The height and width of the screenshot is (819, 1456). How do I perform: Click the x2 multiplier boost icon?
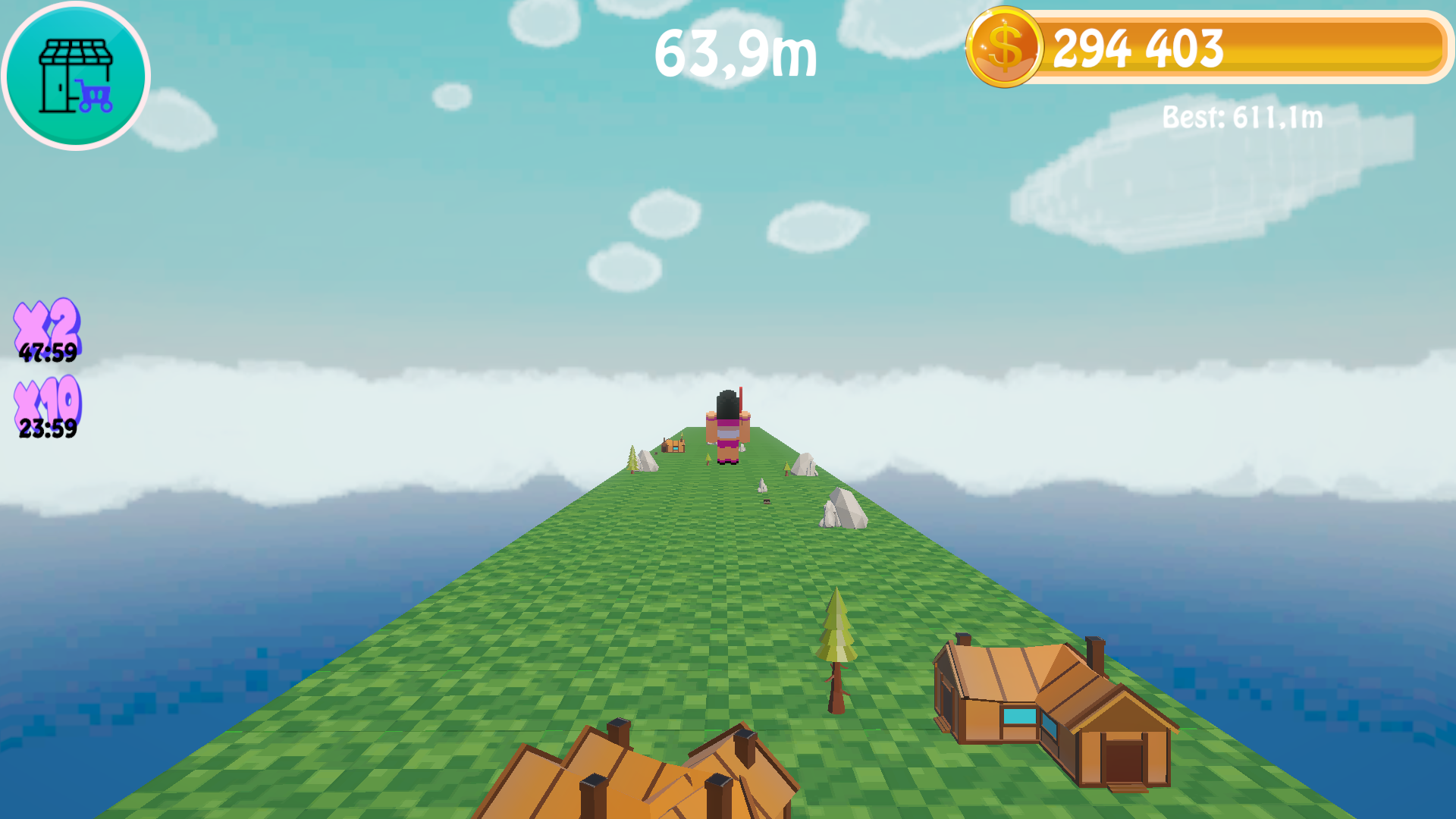[47, 322]
